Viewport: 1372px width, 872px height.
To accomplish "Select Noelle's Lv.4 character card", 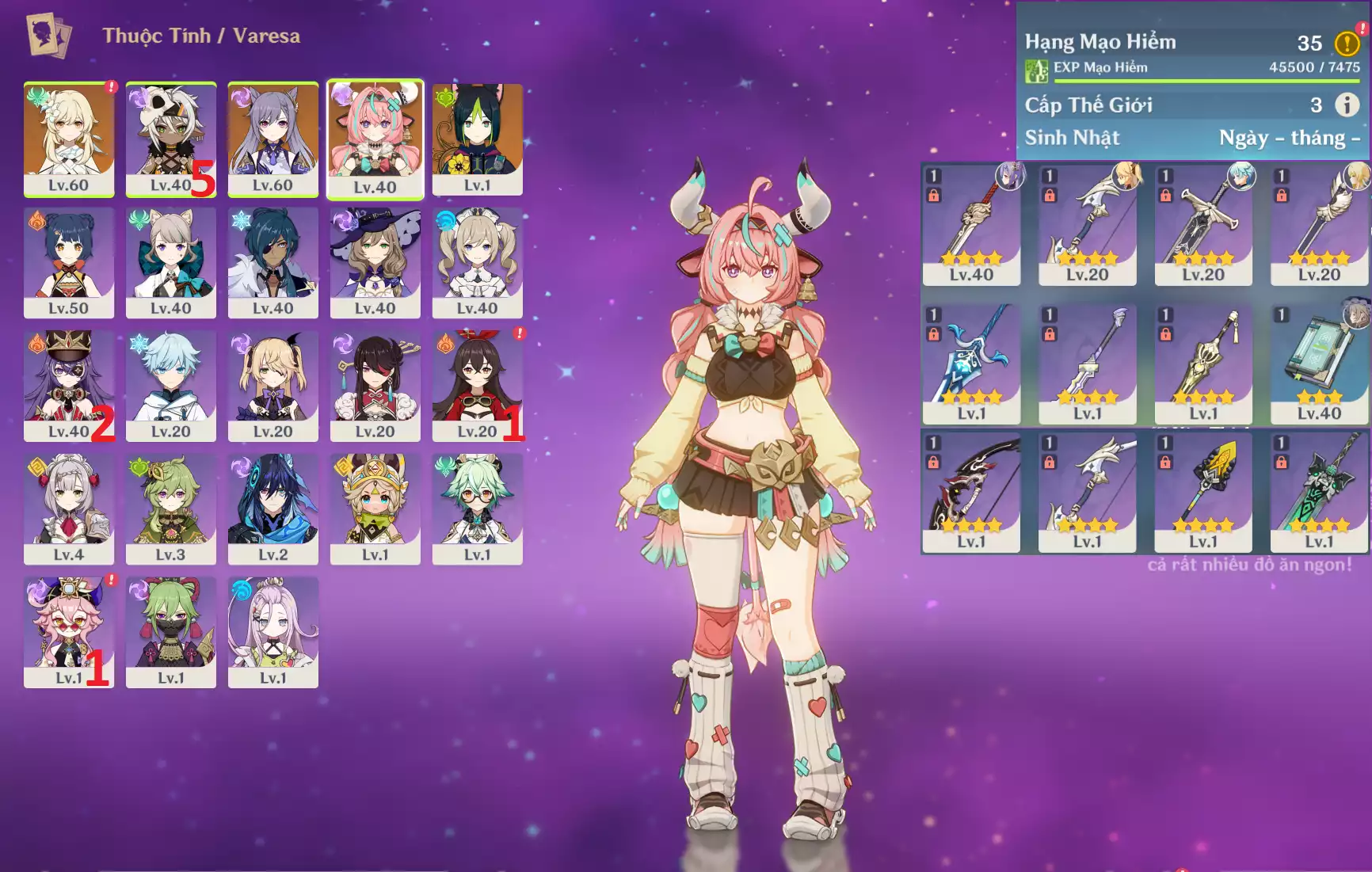I will tap(69, 508).
